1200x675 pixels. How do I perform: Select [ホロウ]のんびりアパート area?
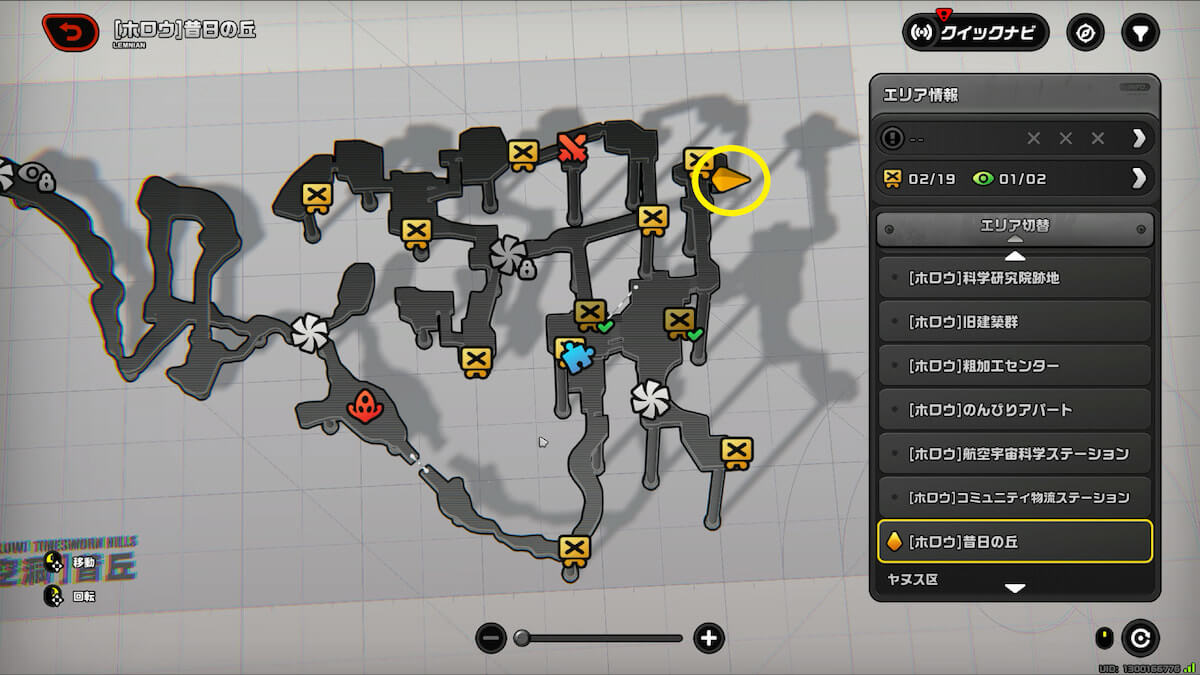point(1014,410)
